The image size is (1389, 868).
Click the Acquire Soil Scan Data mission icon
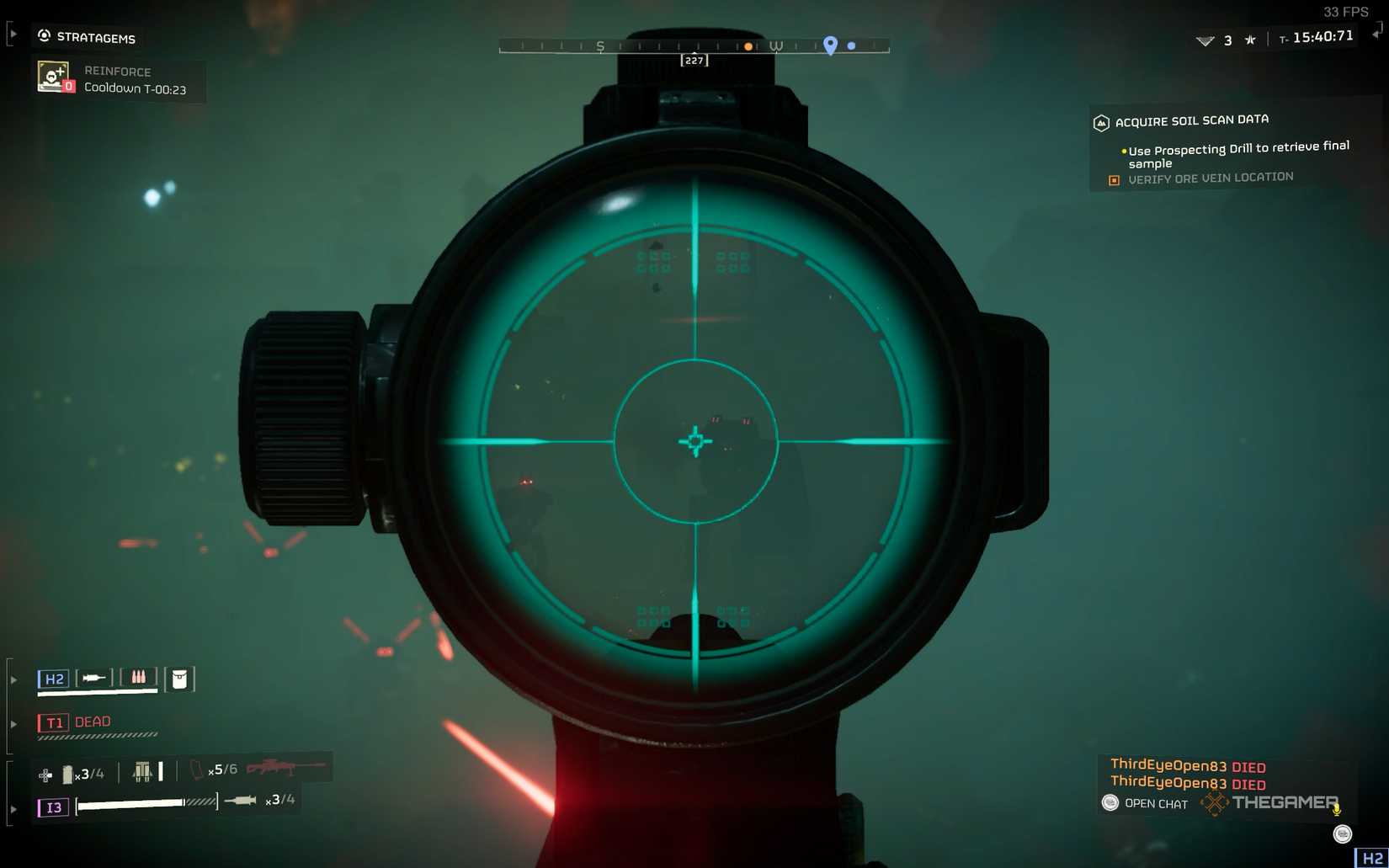coord(1100,122)
